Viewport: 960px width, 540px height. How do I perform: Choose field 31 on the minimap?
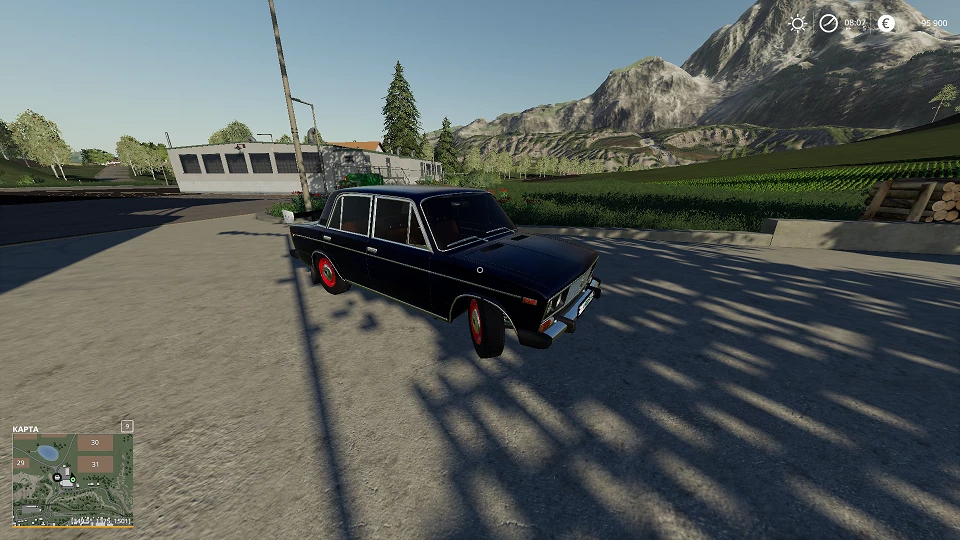(x=95, y=464)
